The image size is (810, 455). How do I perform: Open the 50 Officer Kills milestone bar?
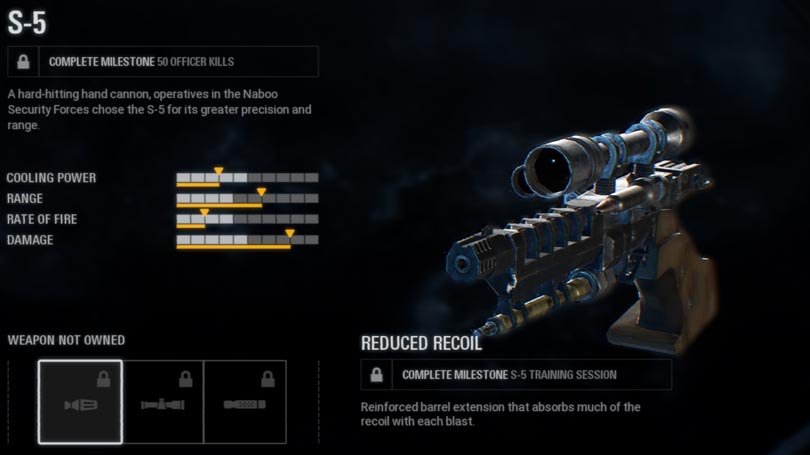click(162, 62)
